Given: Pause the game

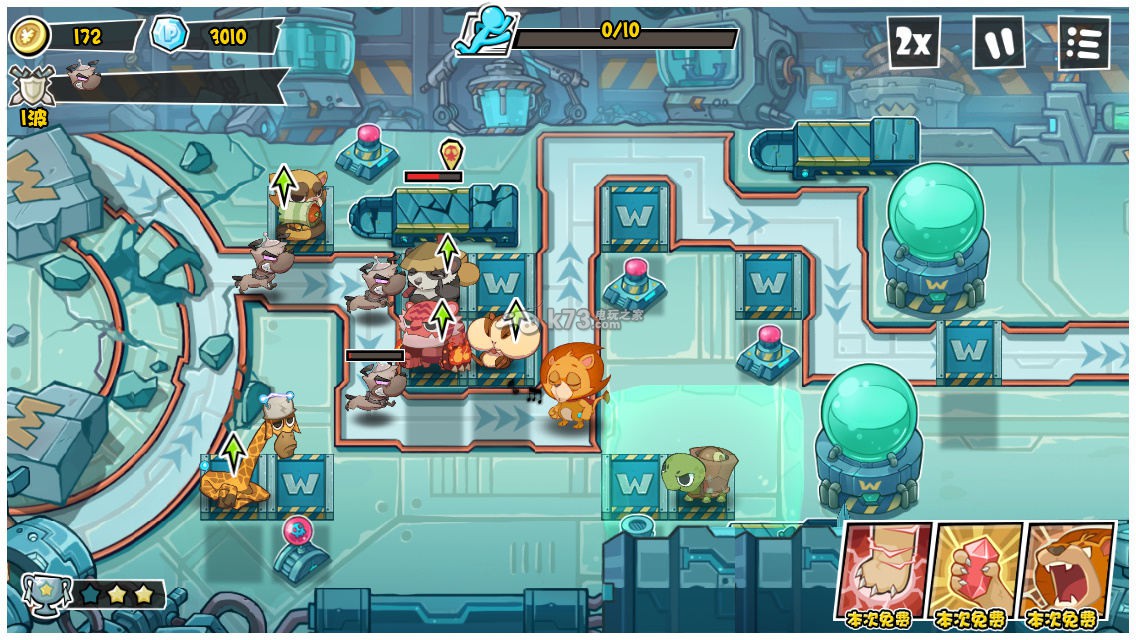Looking at the screenshot, I should click(999, 43).
